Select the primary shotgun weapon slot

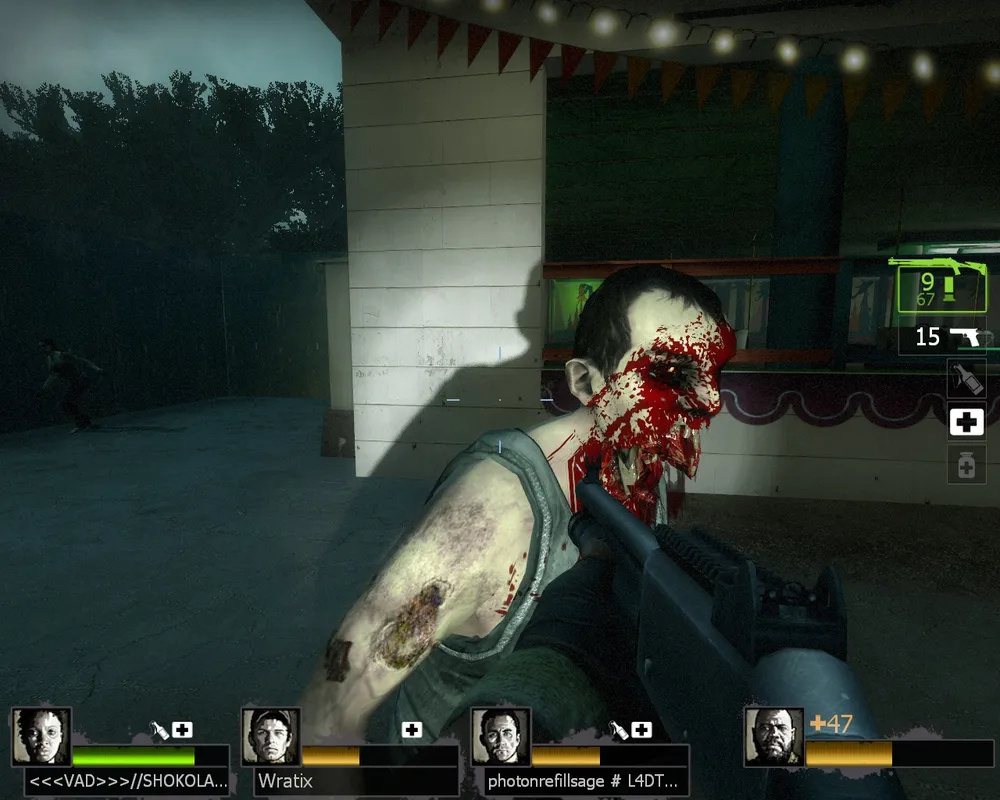point(937,283)
